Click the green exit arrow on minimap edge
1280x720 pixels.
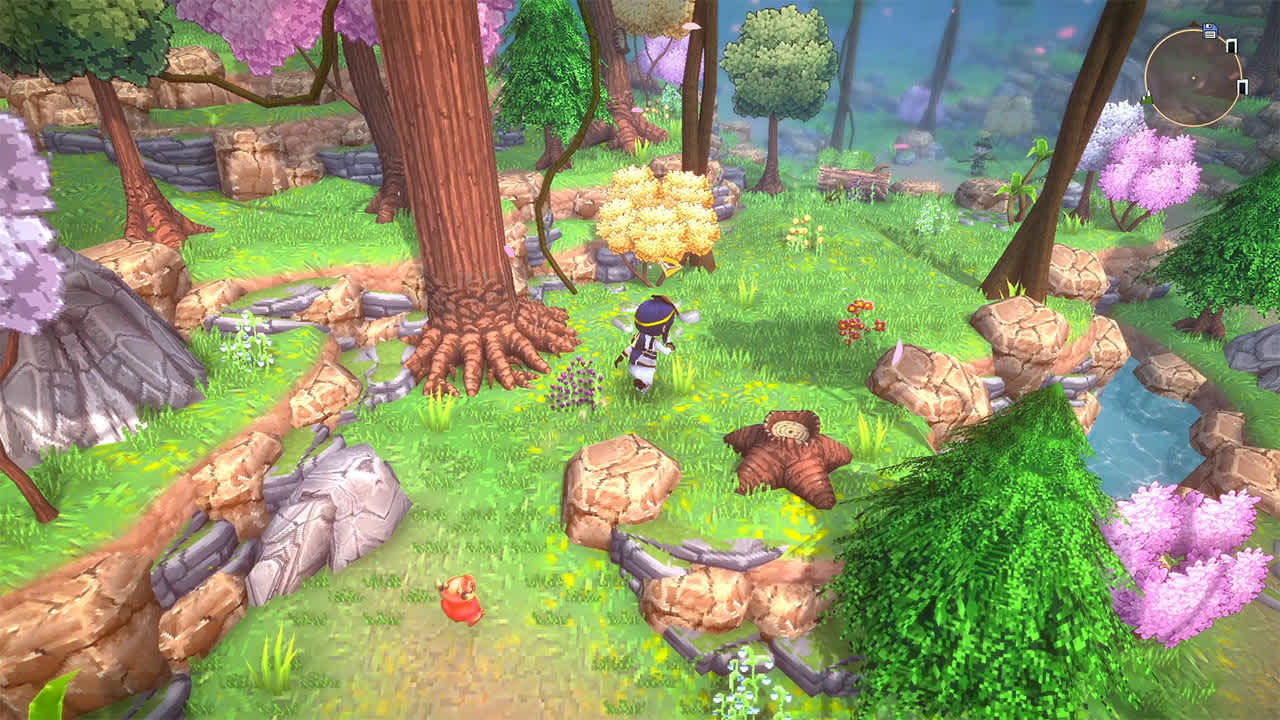point(1147,100)
